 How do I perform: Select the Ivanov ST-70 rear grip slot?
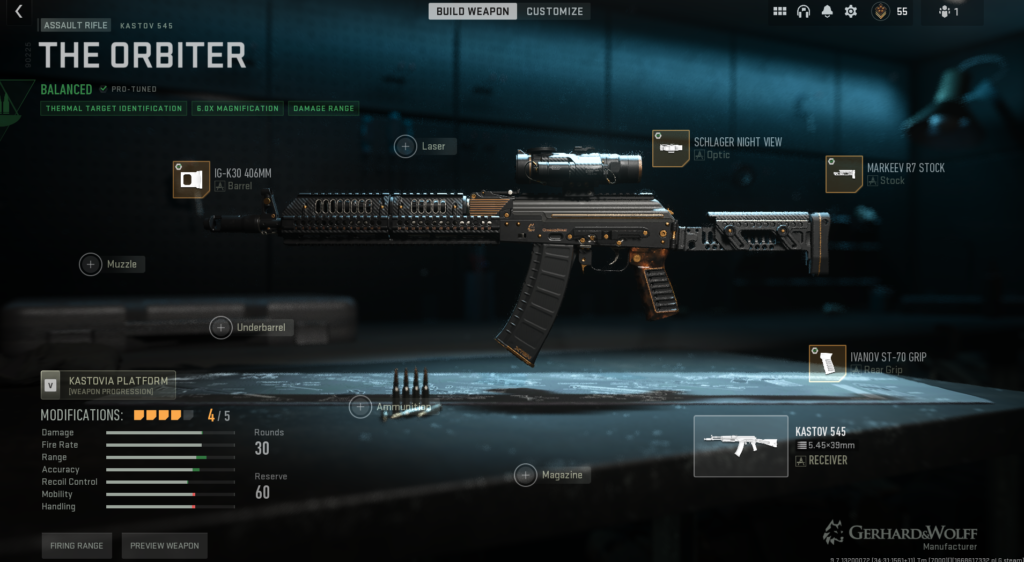coord(827,363)
